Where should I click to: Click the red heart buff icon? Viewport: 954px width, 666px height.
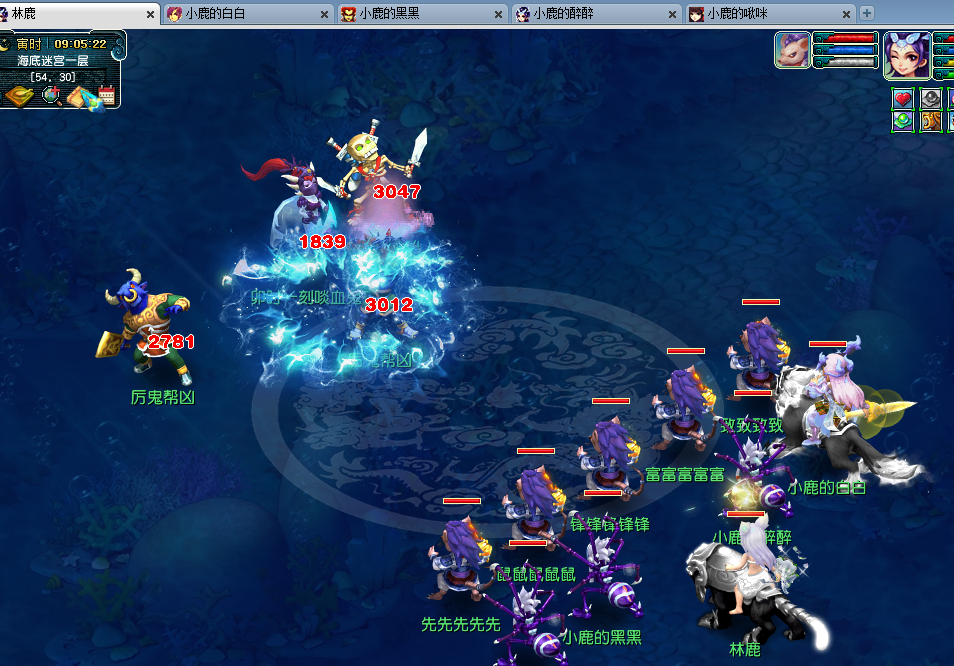click(x=903, y=98)
